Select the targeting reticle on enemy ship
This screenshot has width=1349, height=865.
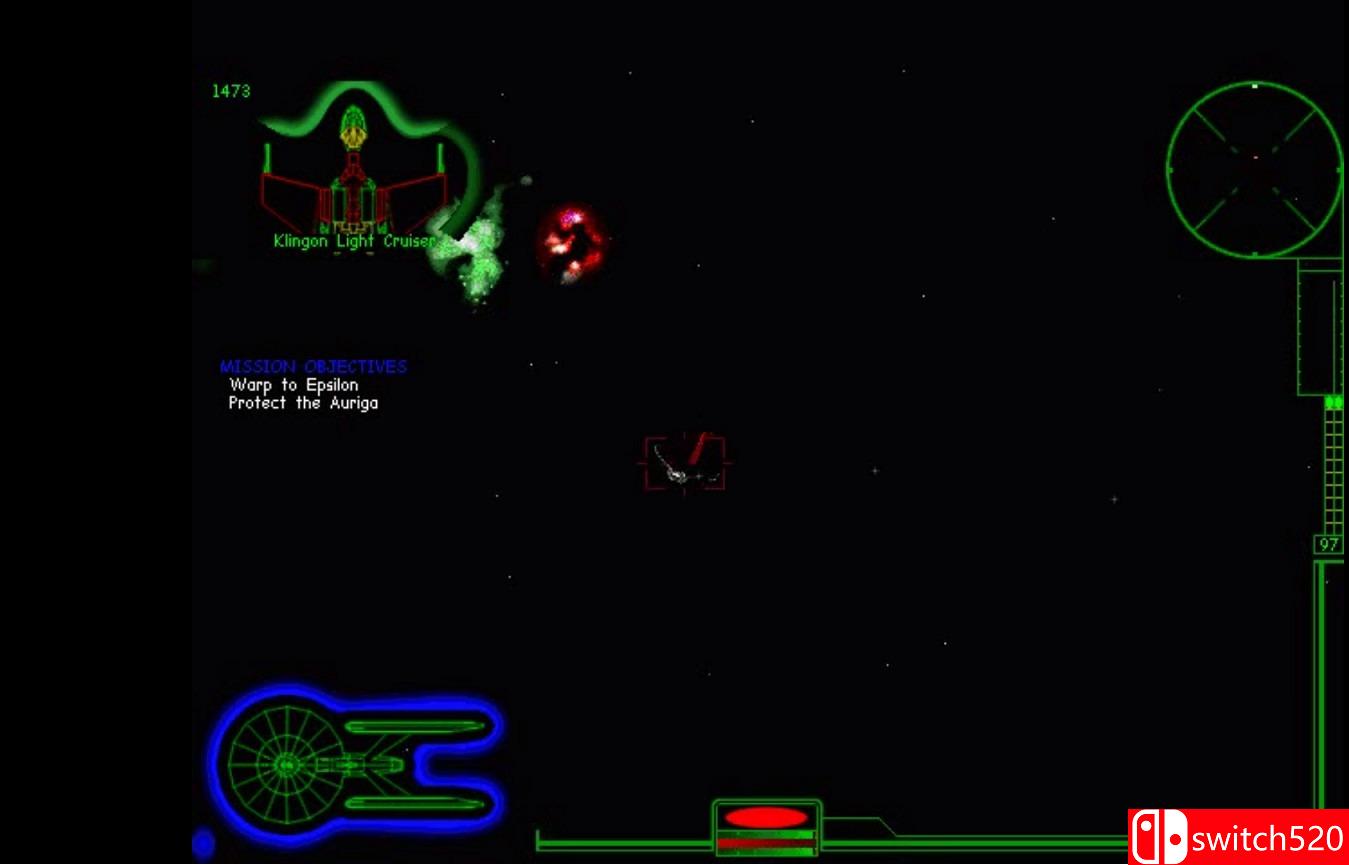[x=683, y=463]
